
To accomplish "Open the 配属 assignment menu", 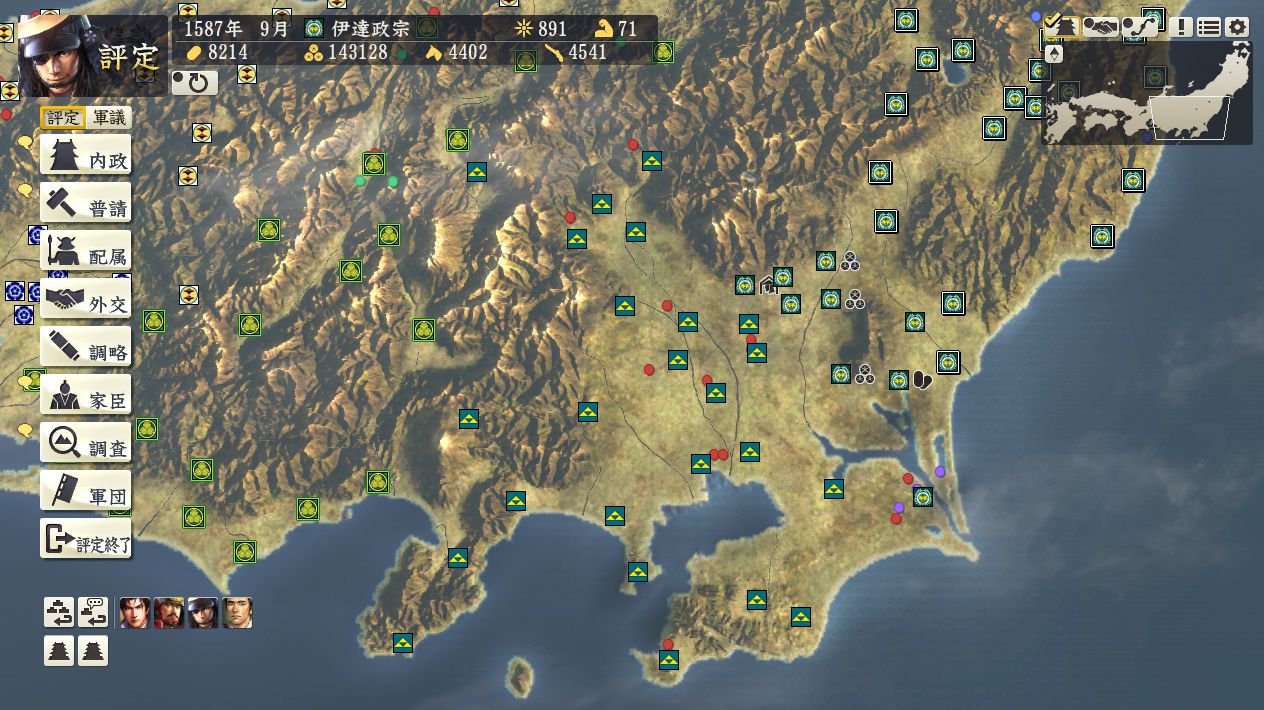I will click(86, 255).
